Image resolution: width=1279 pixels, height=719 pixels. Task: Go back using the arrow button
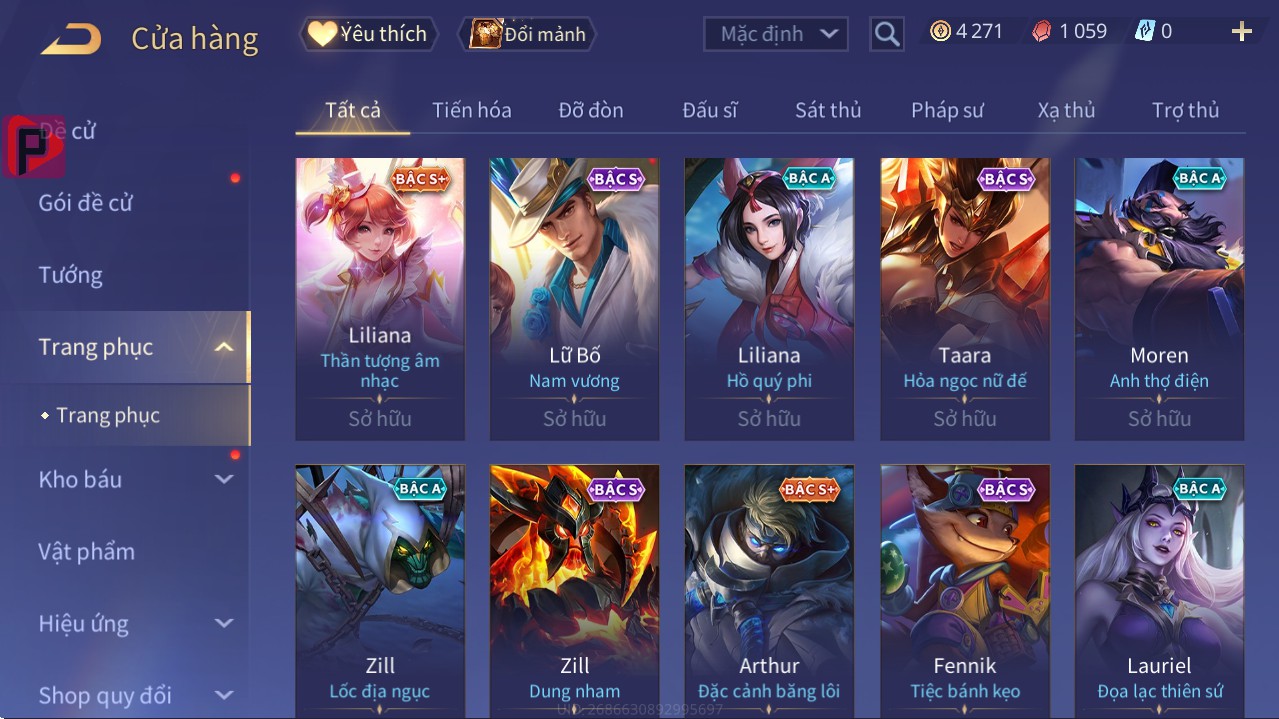[x=71, y=39]
